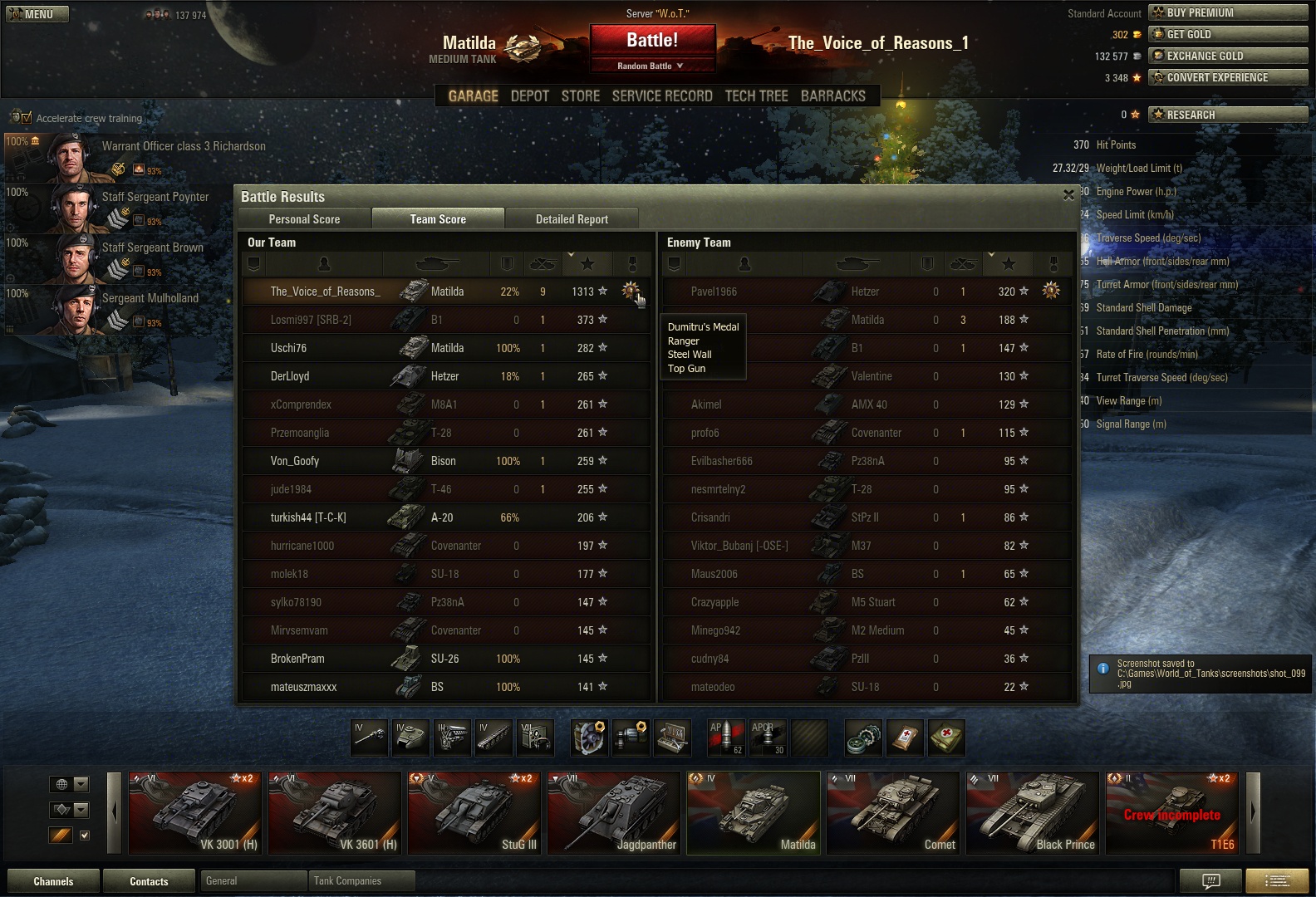Choose the Jagdpanther from the tank carousel
Screen dimensions: 1316x897
click(614, 813)
